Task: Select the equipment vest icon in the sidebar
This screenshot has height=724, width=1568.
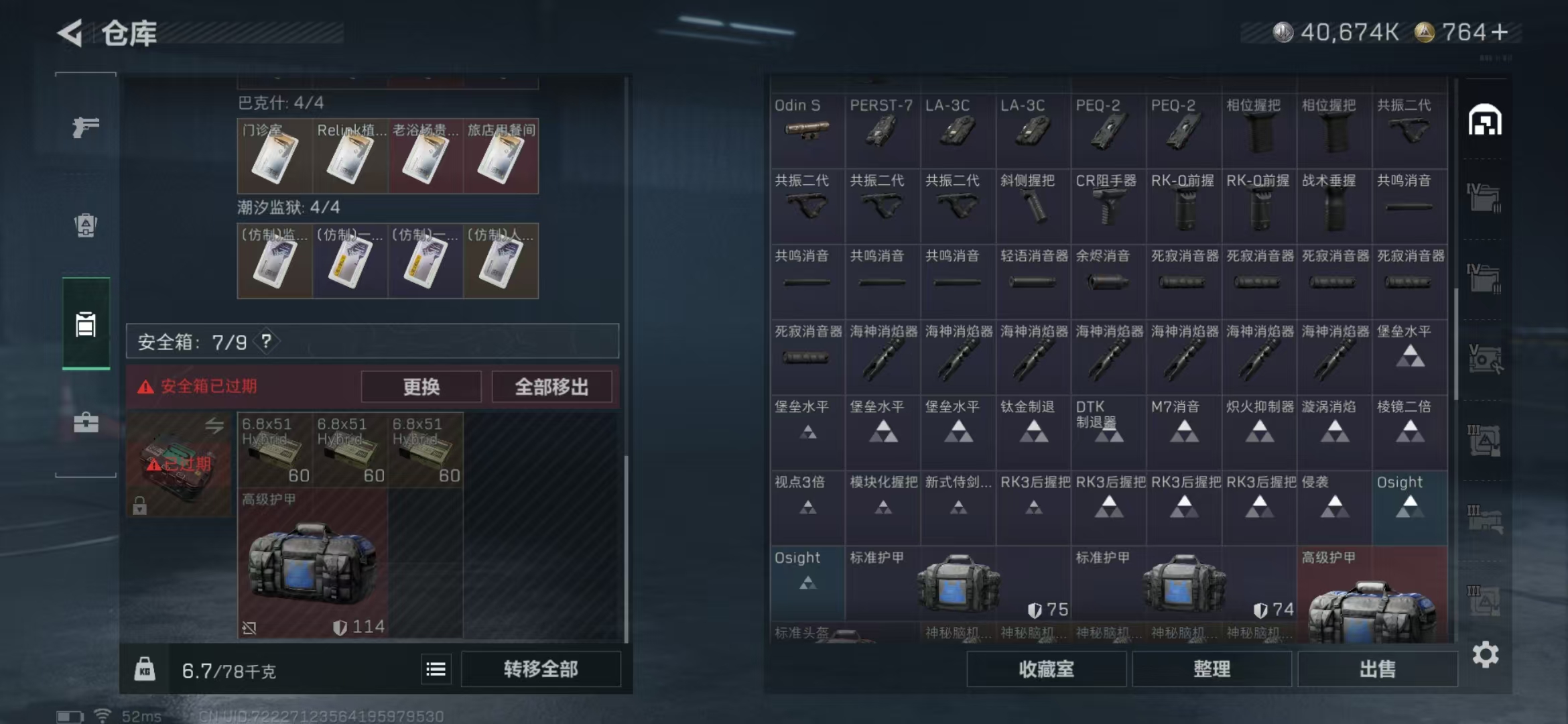Action: (x=85, y=225)
